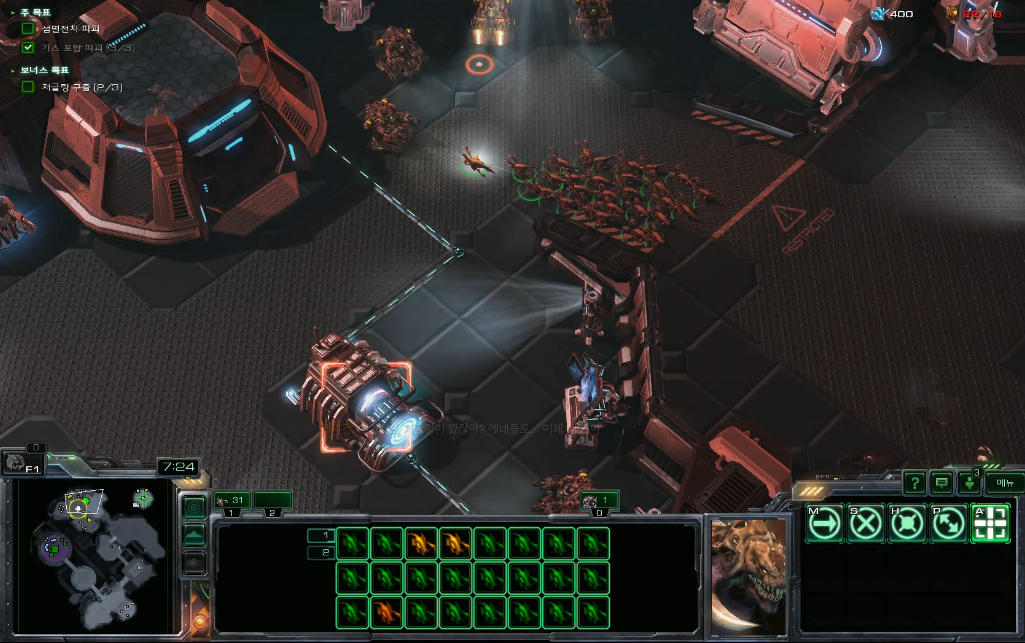Select the red damaged zergling wireframe
The height and width of the screenshot is (643, 1025).
click(388, 610)
